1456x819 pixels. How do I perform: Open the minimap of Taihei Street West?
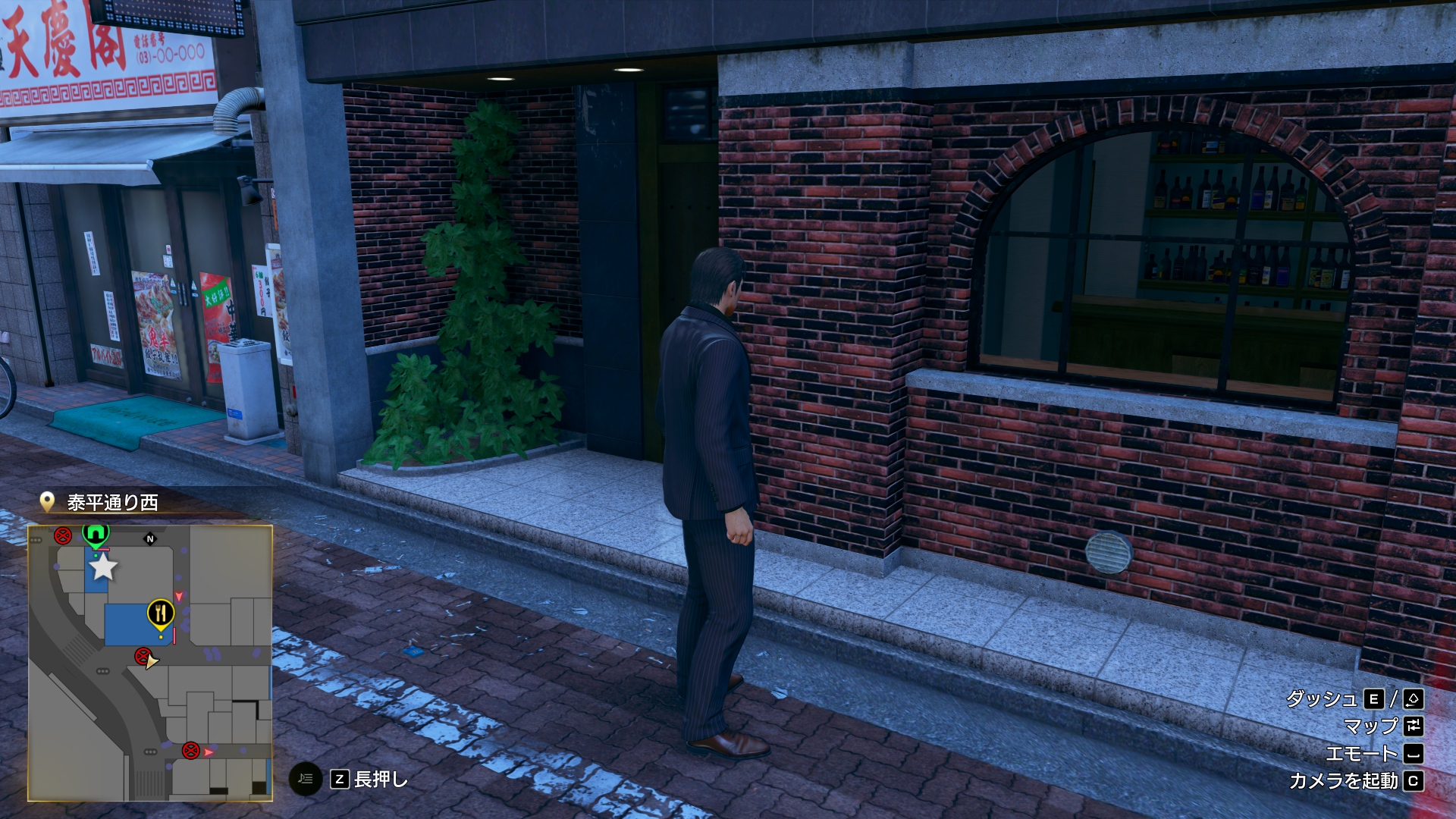(150, 663)
